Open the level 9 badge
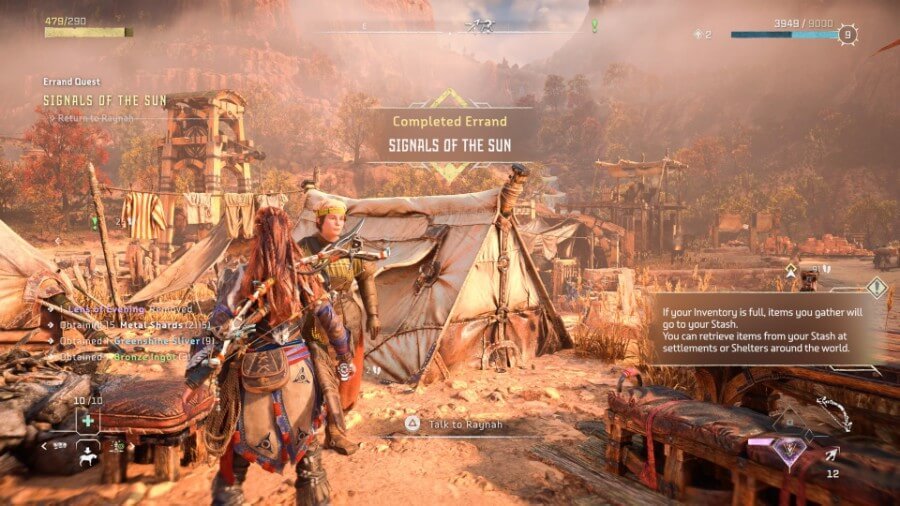900x506 pixels. coord(848,34)
